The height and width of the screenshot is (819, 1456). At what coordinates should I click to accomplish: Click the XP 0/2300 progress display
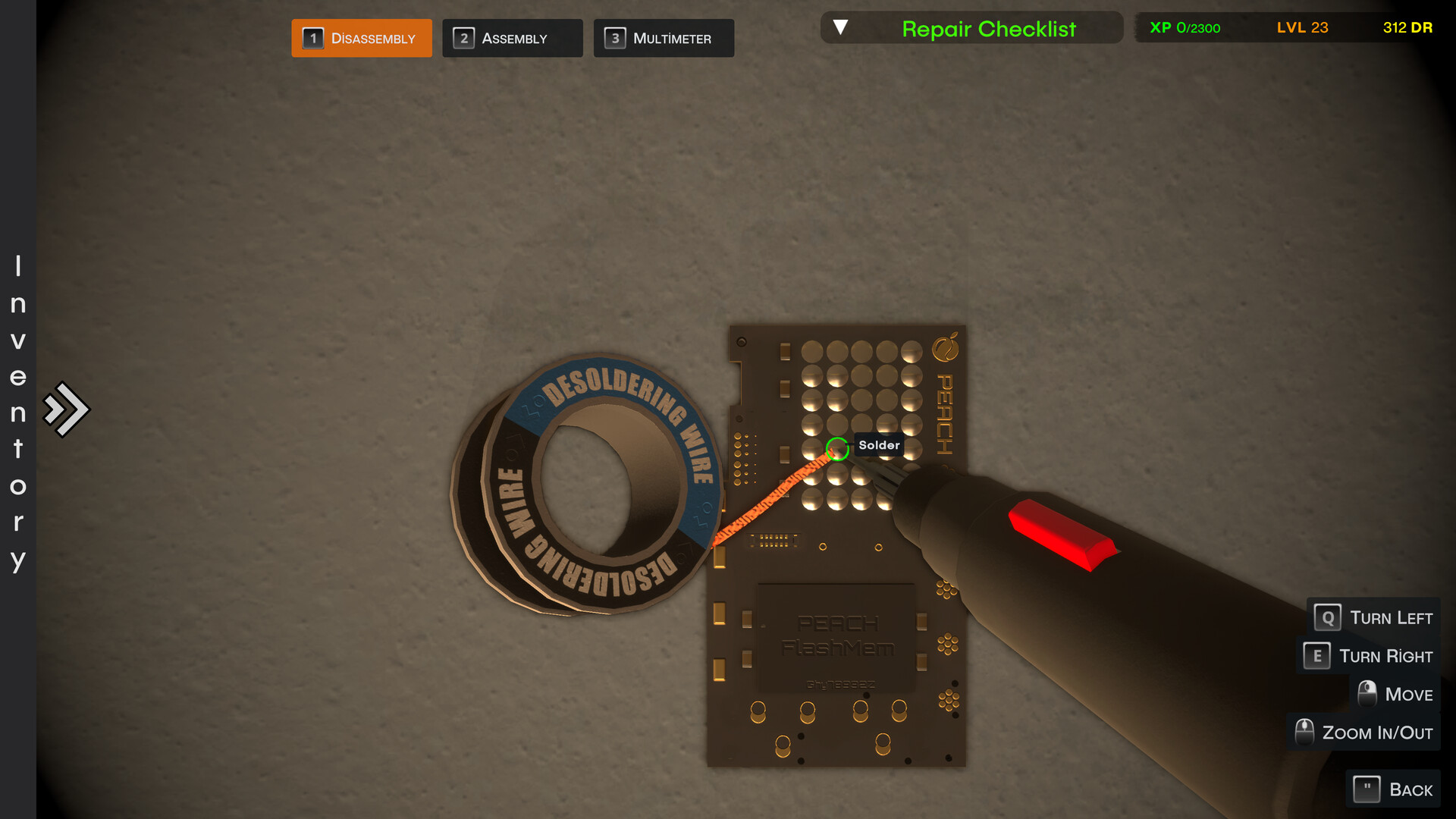coord(1186,28)
